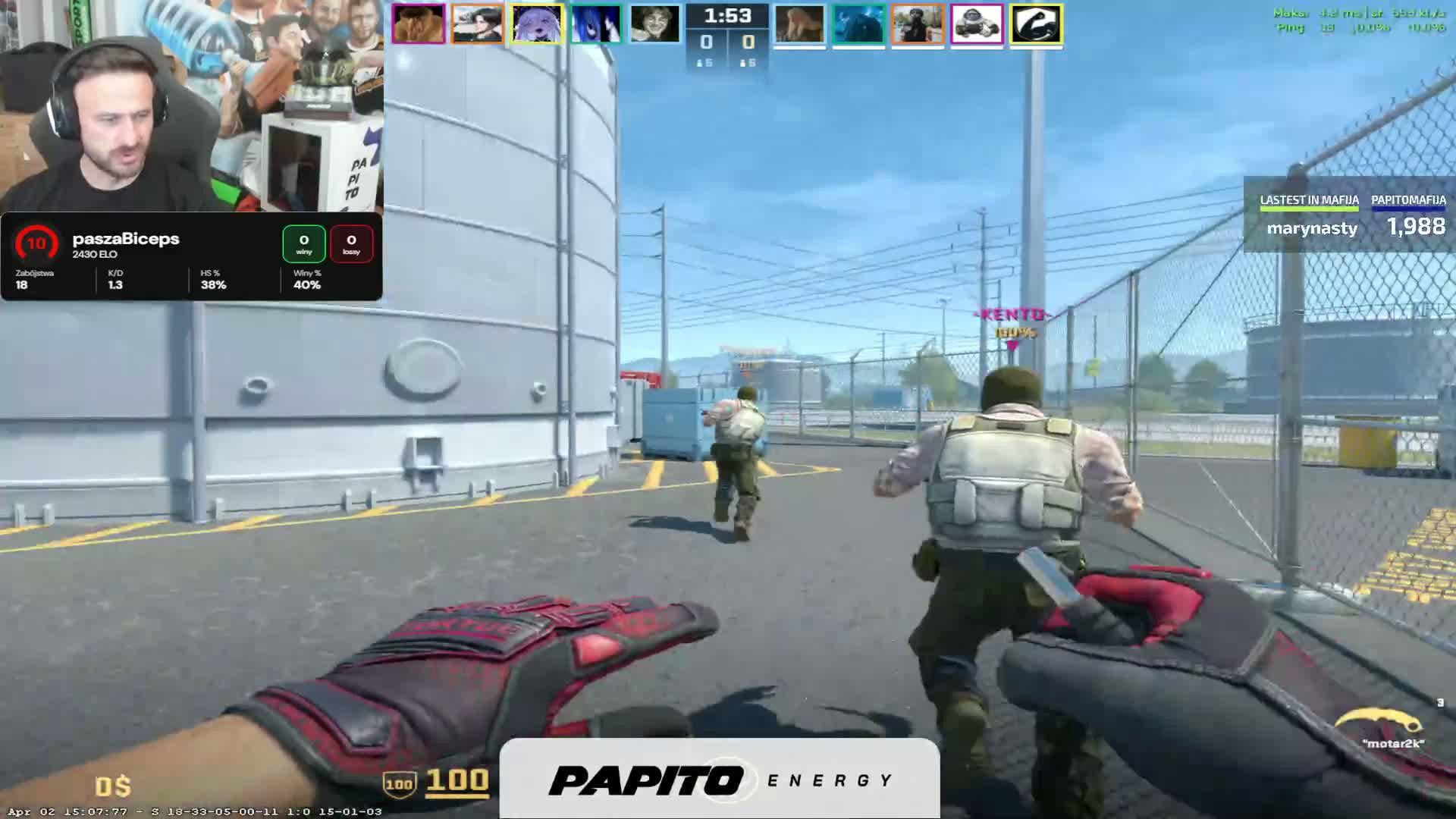Choose the long blonde hair avatar
The height and width of the screenshot is (819, 1456).
[x=799, y=24]
